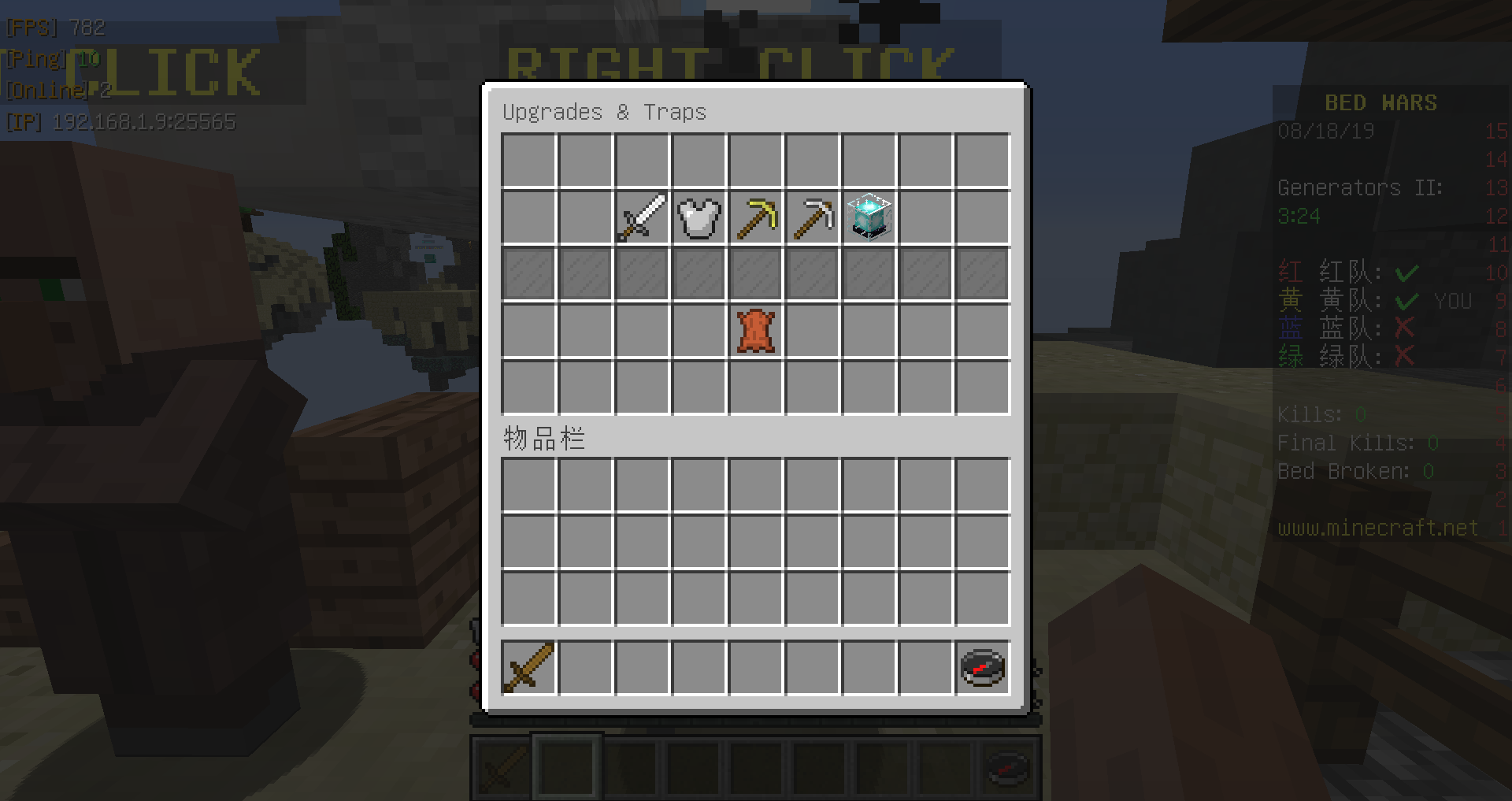Click the Upgrades & Traps title
The height and width of the screenshot is (801, 1512).
tap(605, 112)
